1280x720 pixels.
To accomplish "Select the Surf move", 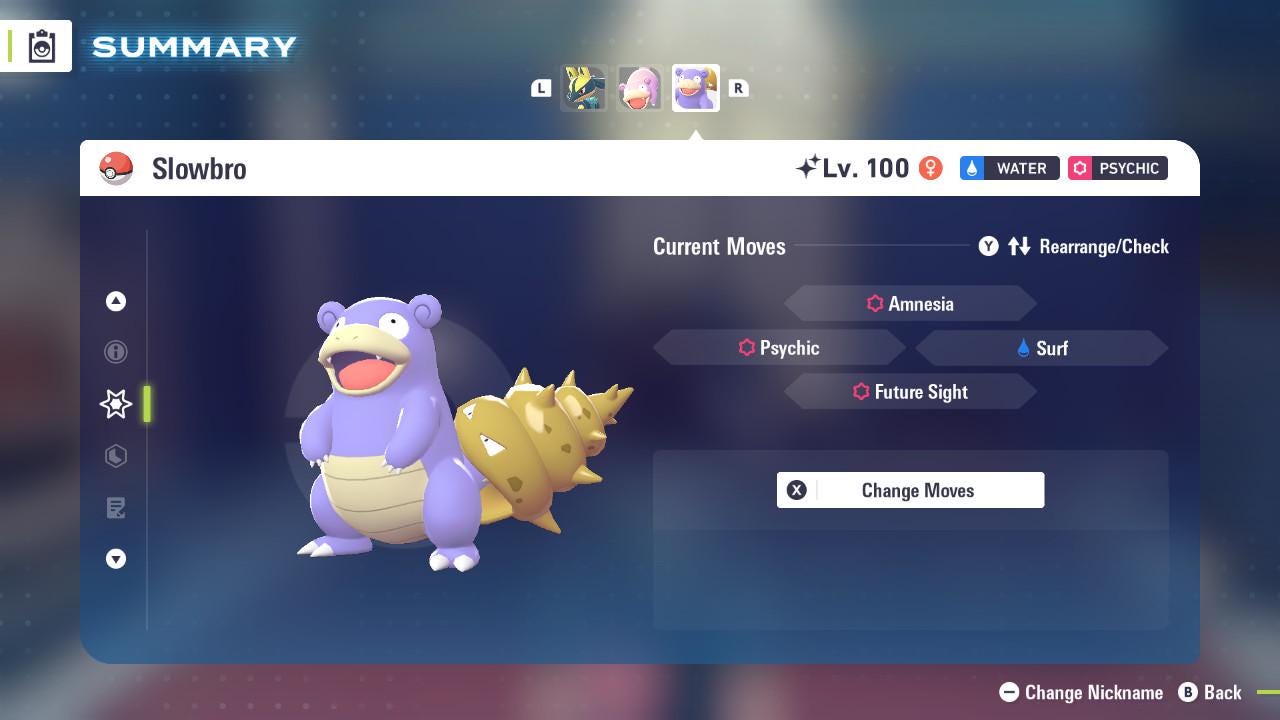I will 1042,348.
